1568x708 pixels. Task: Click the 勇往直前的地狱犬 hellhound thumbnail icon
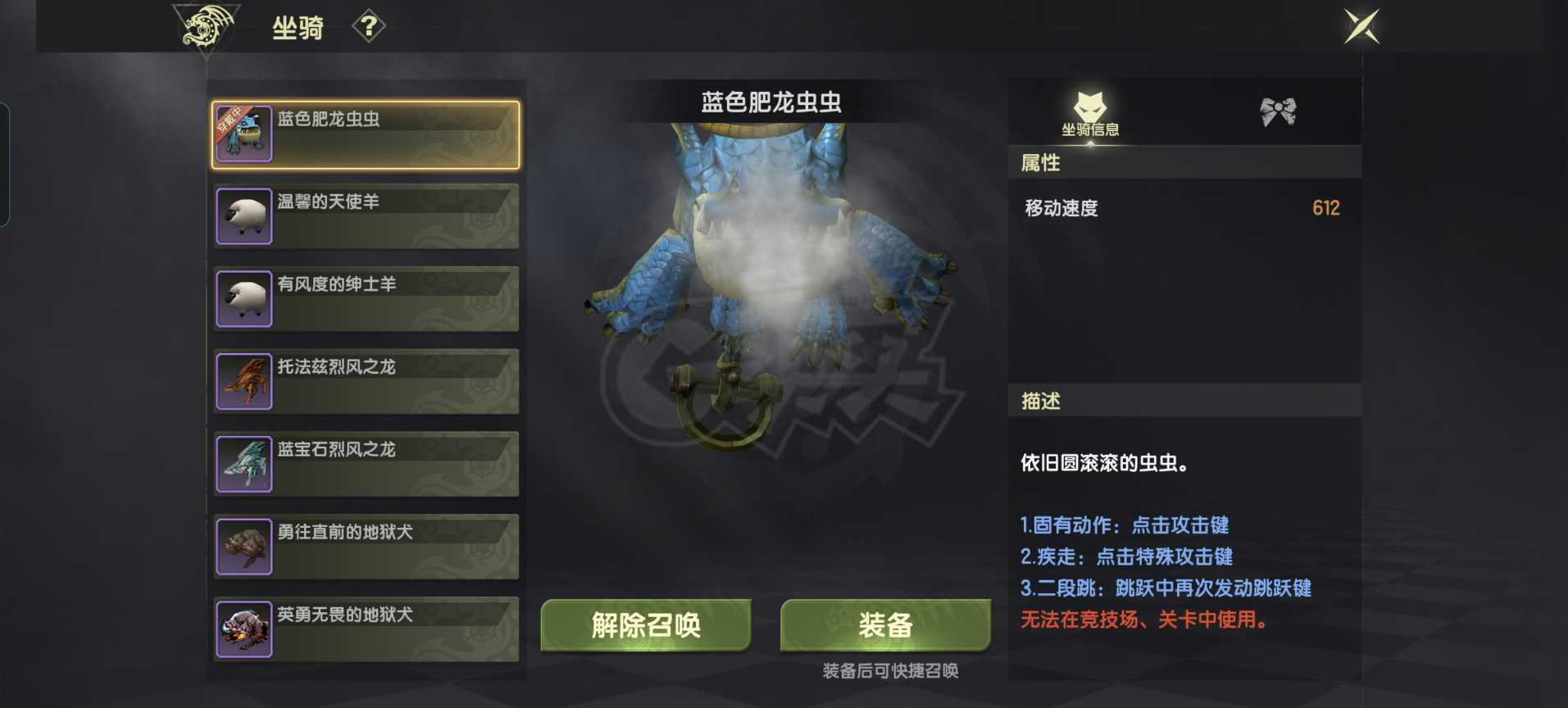tap(243, 547)
